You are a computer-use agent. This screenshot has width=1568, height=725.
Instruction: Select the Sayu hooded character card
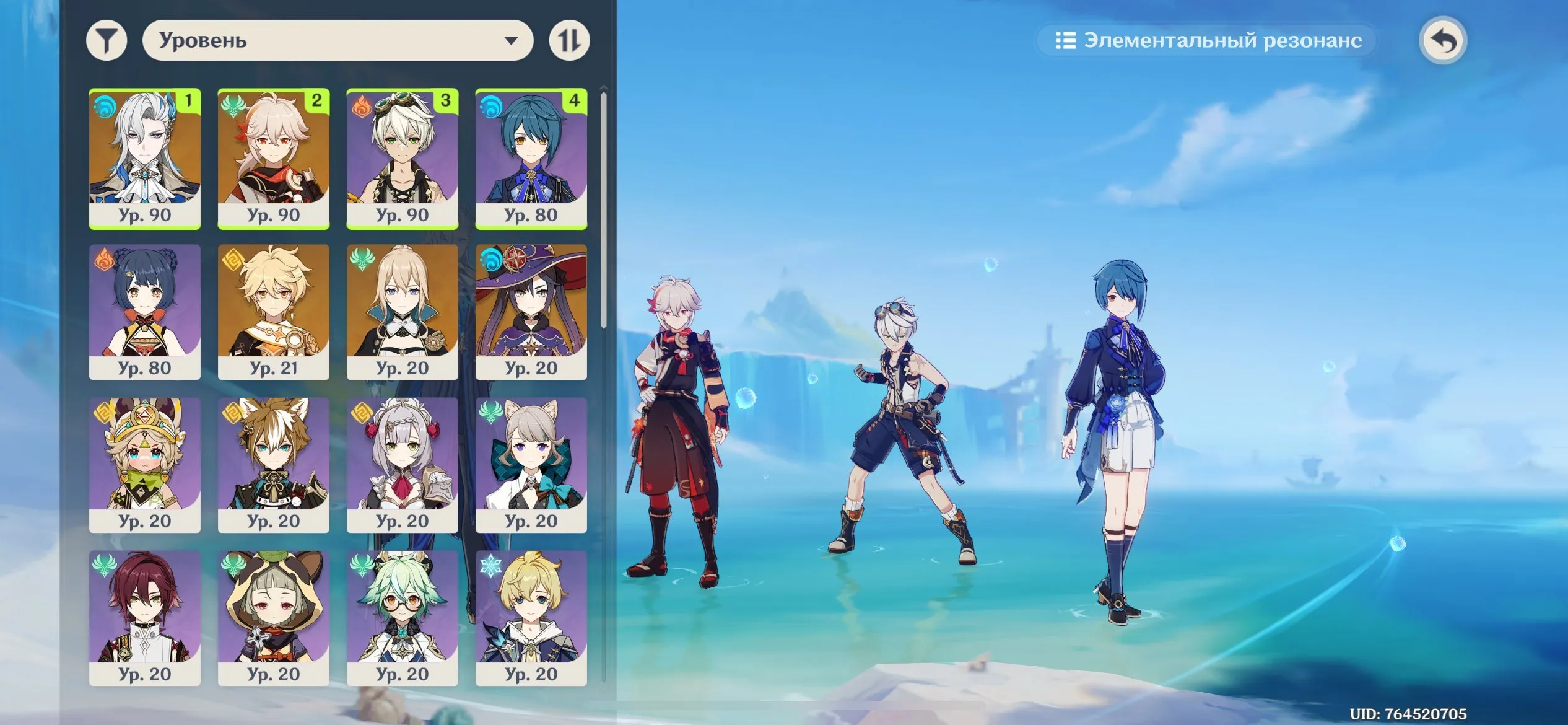[x=274, y=617]
